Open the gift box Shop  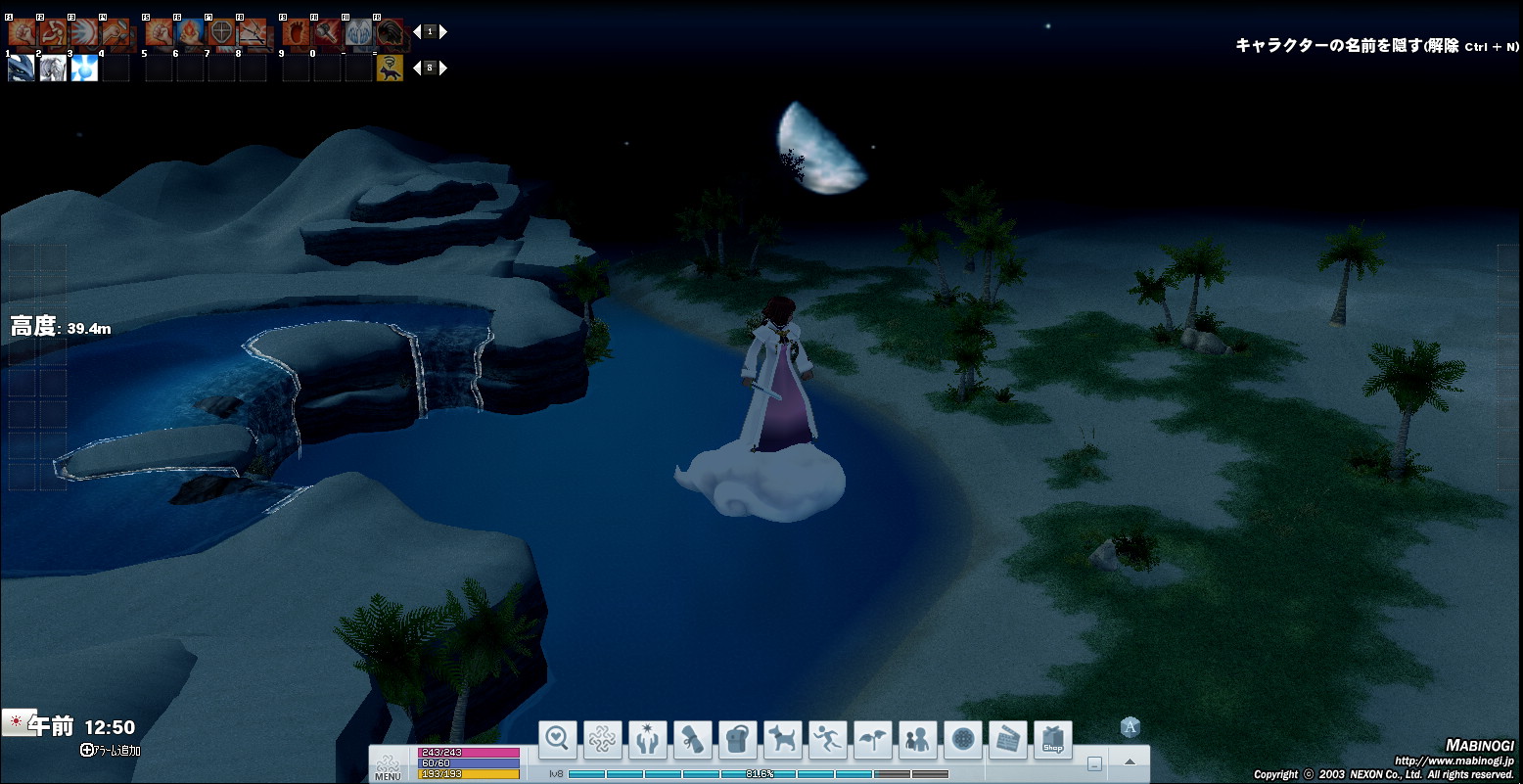[x=1053, y=740]
